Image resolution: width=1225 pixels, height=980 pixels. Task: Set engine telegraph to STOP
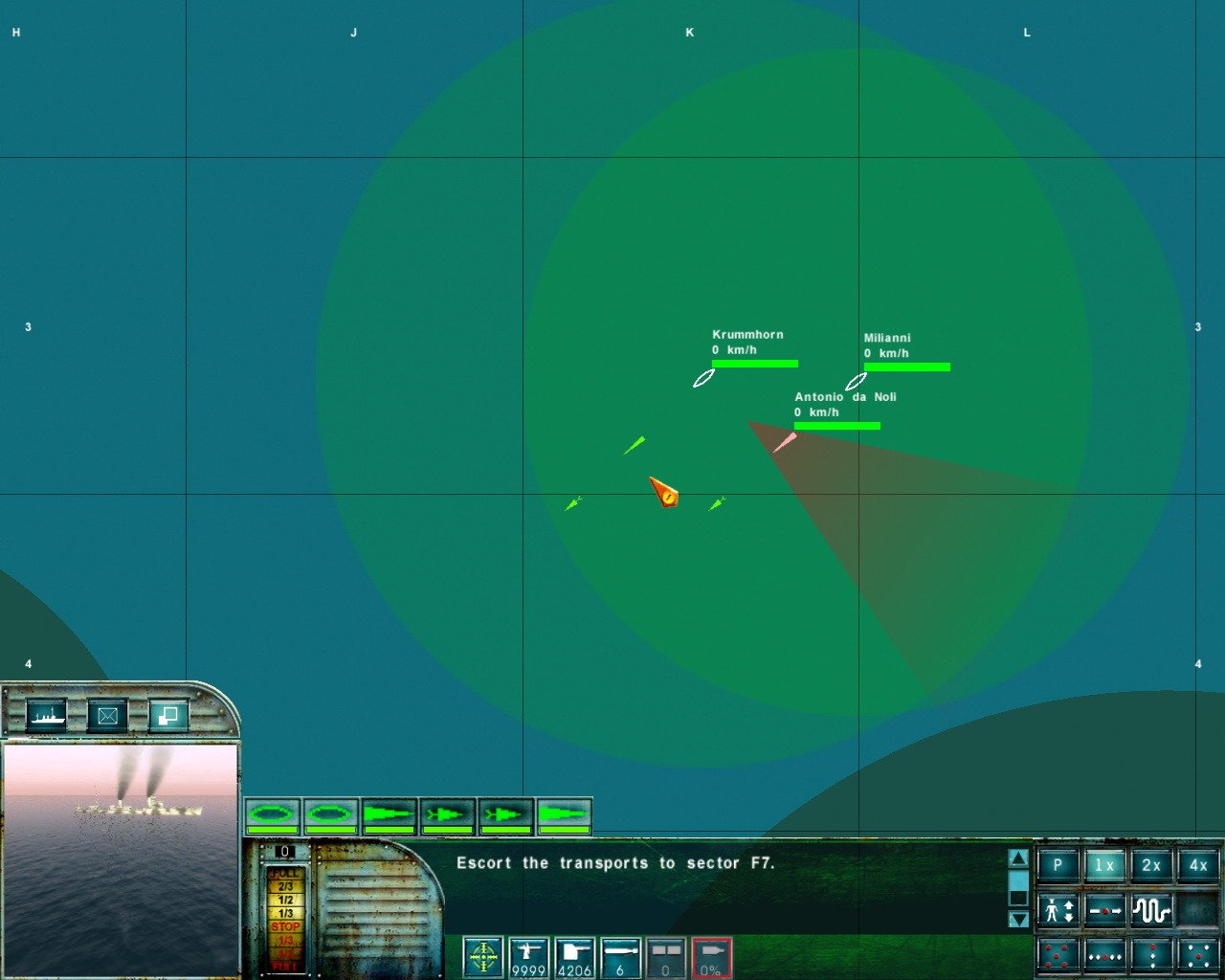[285, 926]
